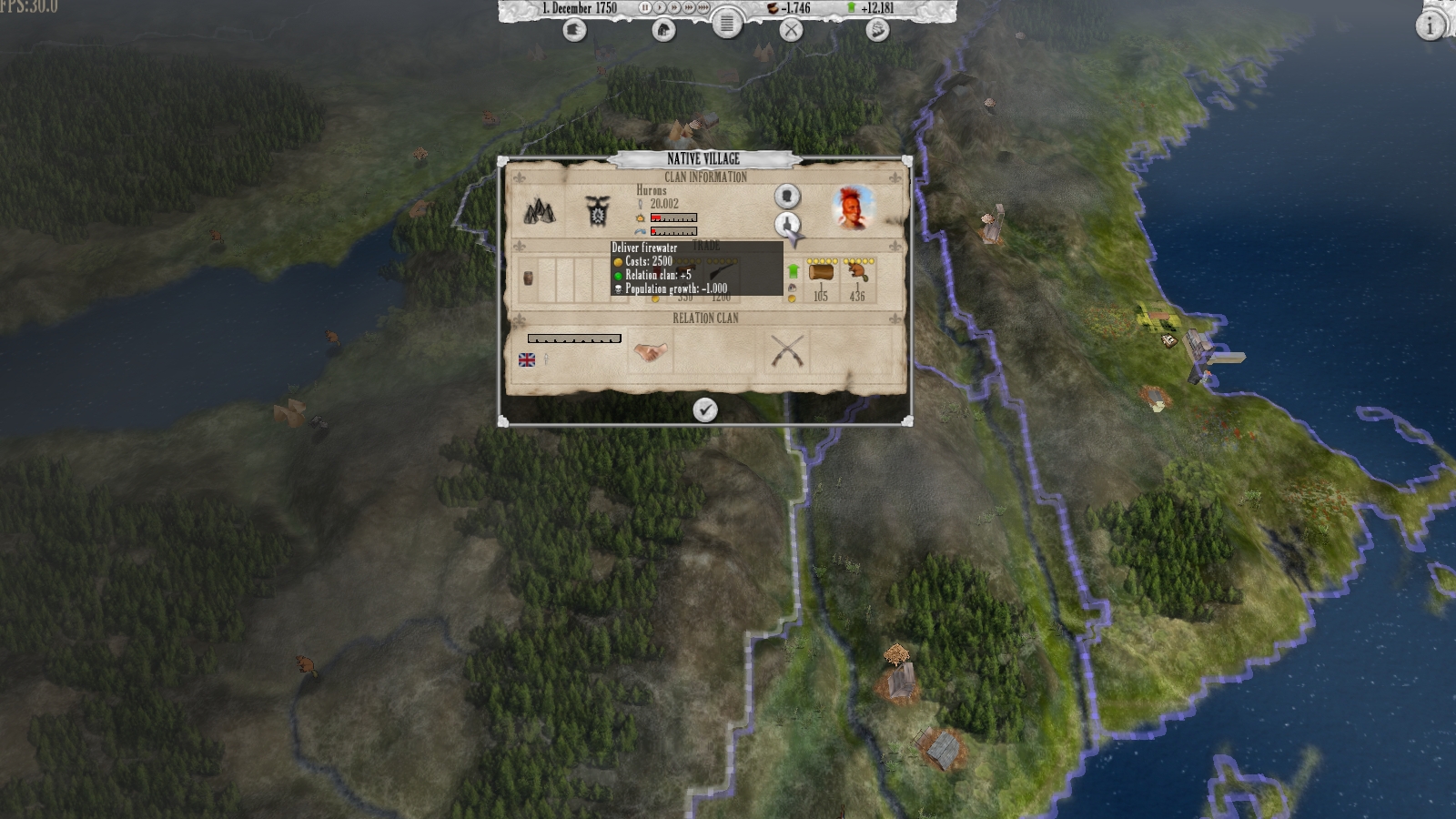Set fastest game speed with quadruple-arrow button
Image resolution: width=1456 pixels, height=819 pixels.
point(703,7)
